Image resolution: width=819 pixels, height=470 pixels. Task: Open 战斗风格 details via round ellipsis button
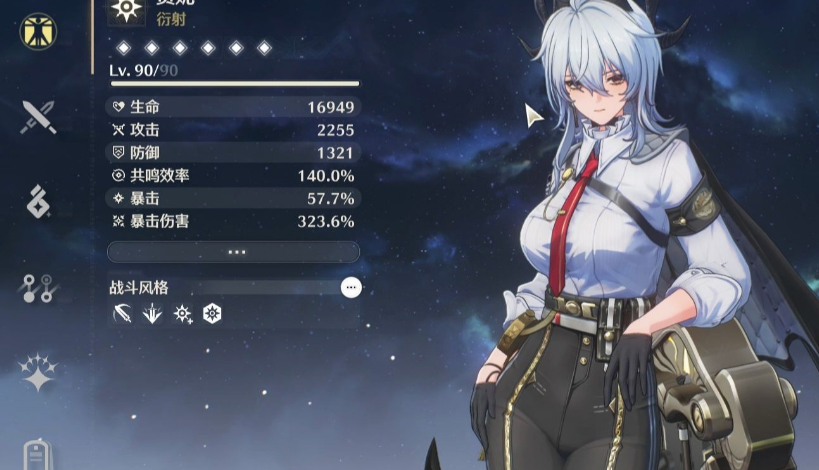point(350,288)
